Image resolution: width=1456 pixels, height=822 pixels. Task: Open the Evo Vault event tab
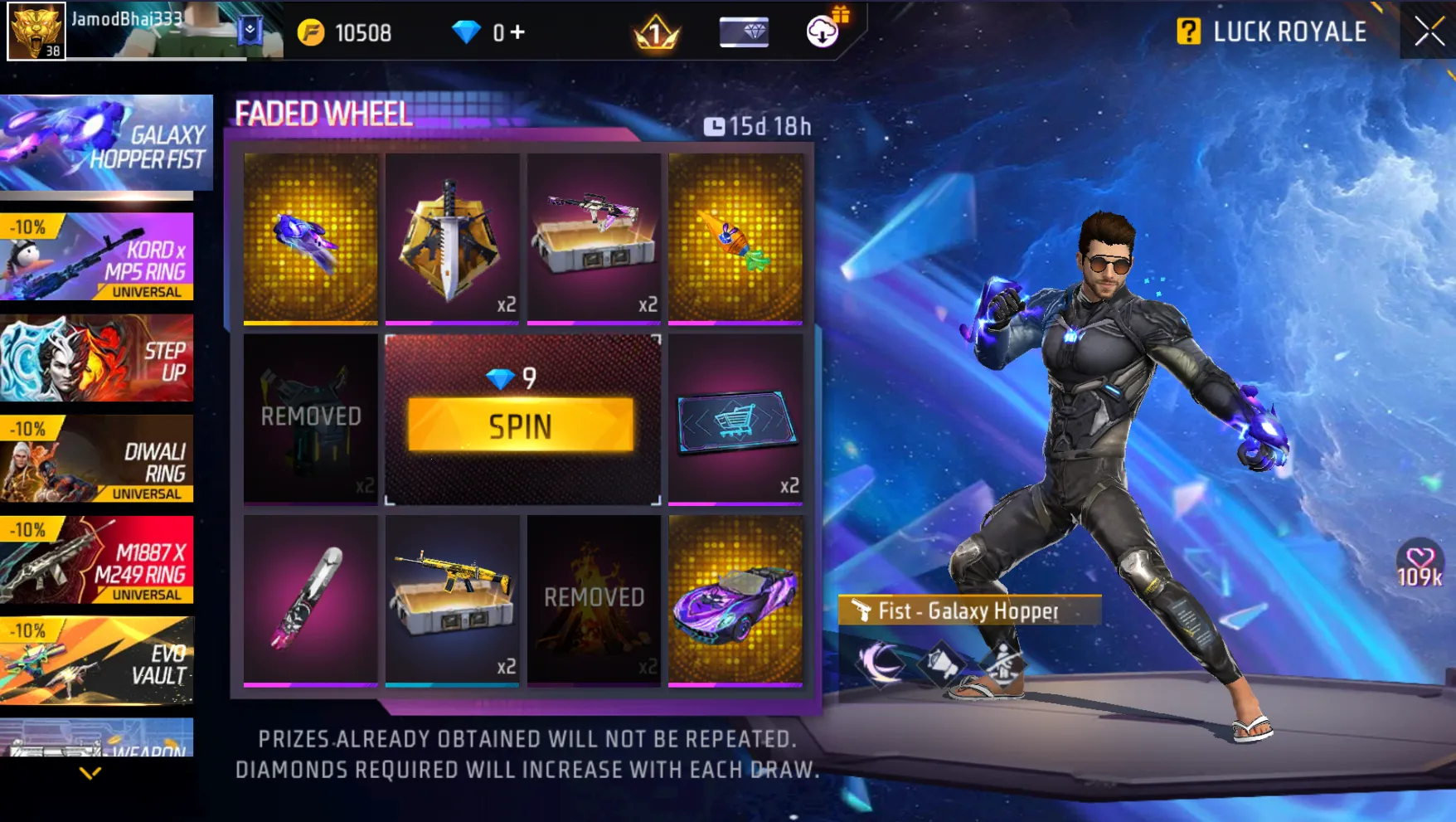pos(97,661)
